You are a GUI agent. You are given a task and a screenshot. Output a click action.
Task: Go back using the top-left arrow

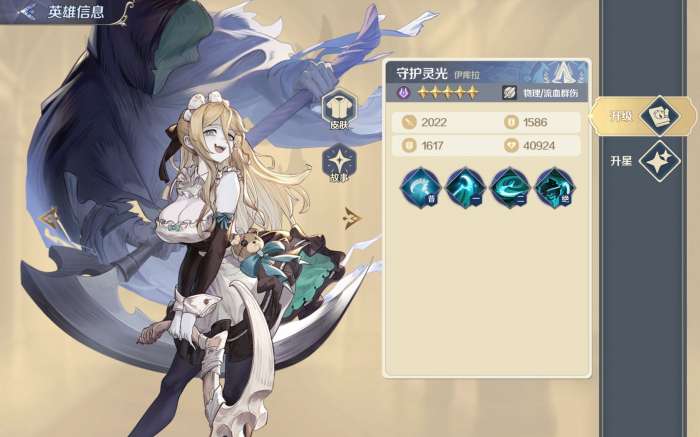click(25, 12)
